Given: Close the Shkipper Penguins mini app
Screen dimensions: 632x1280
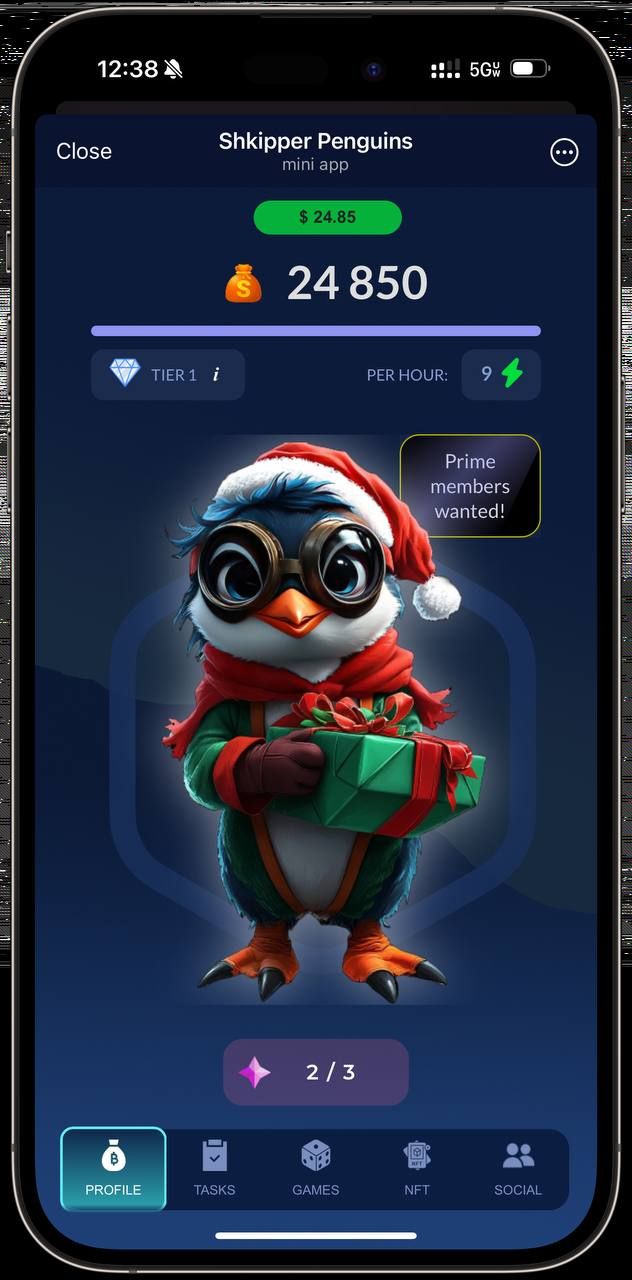Looking at the screenshot, I should (x=84, y=151).
